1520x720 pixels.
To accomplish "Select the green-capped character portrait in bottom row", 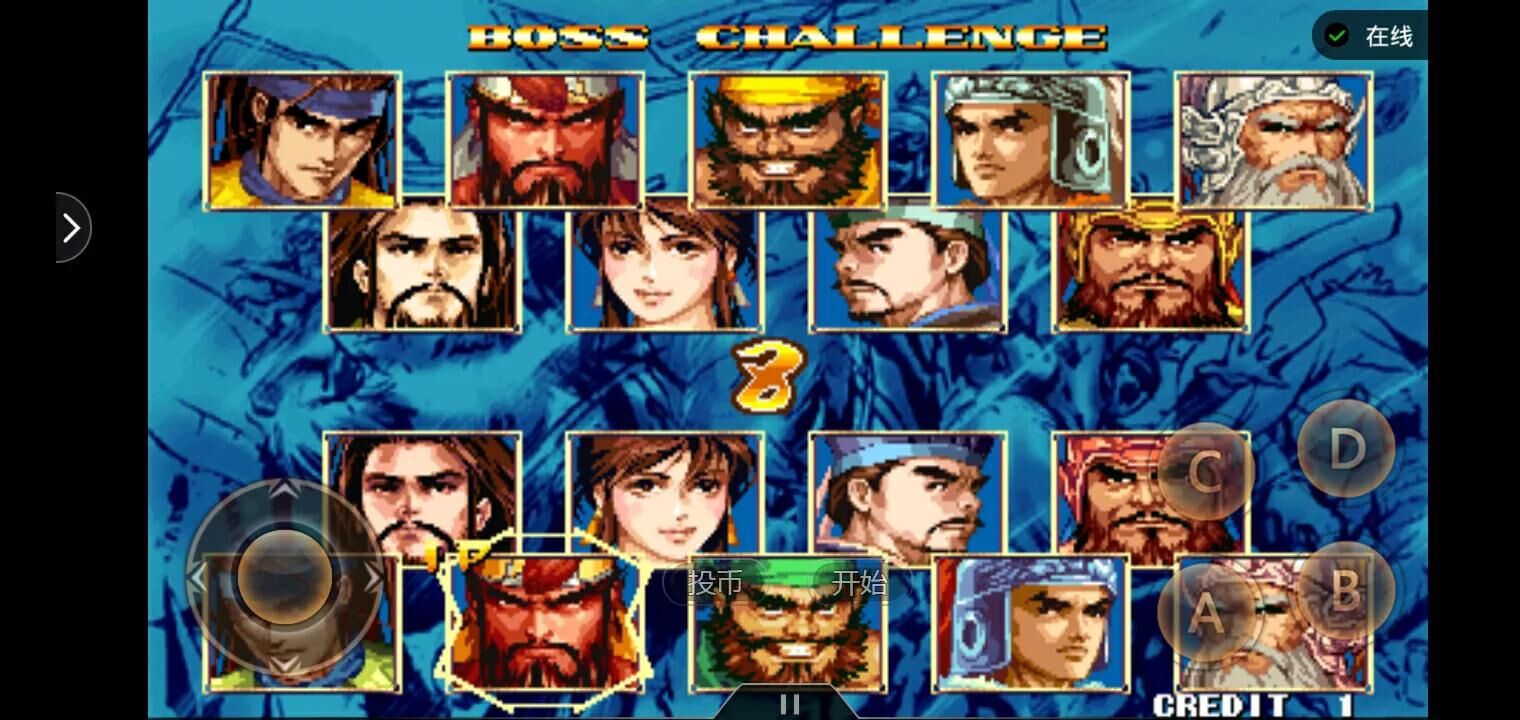I will coord(788,625).
